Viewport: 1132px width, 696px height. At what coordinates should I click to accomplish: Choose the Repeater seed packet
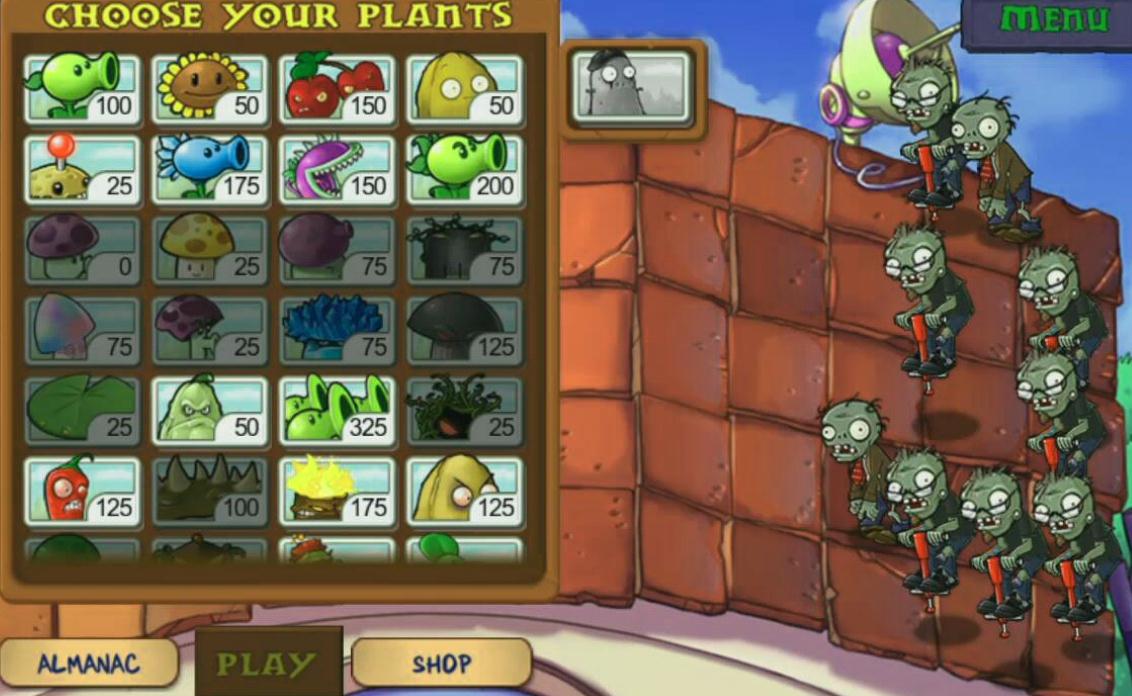tap(465, 169)
